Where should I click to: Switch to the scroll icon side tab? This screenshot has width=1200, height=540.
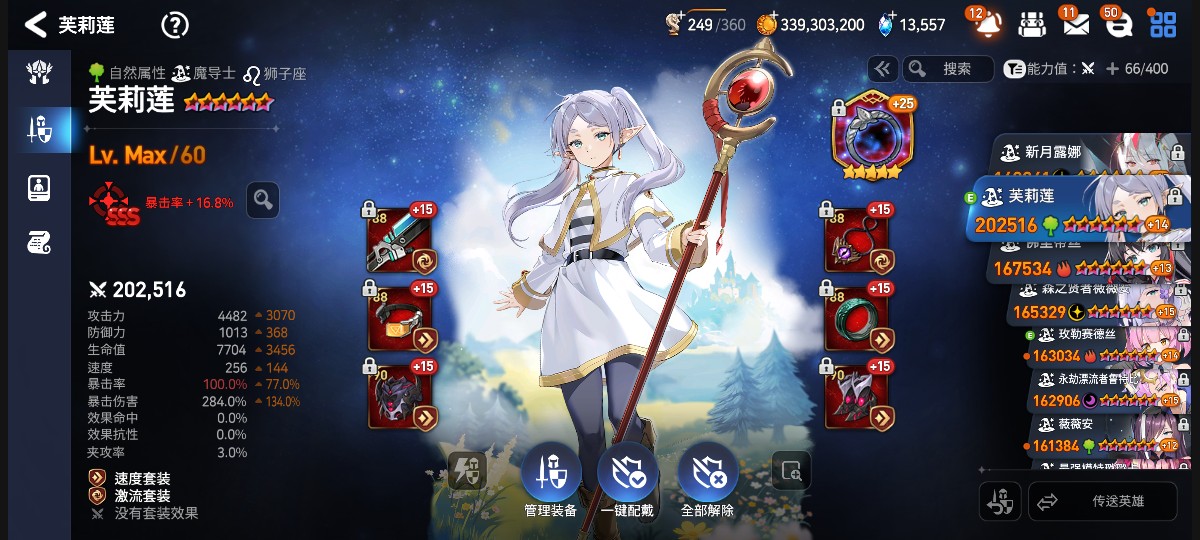(38, 241)
